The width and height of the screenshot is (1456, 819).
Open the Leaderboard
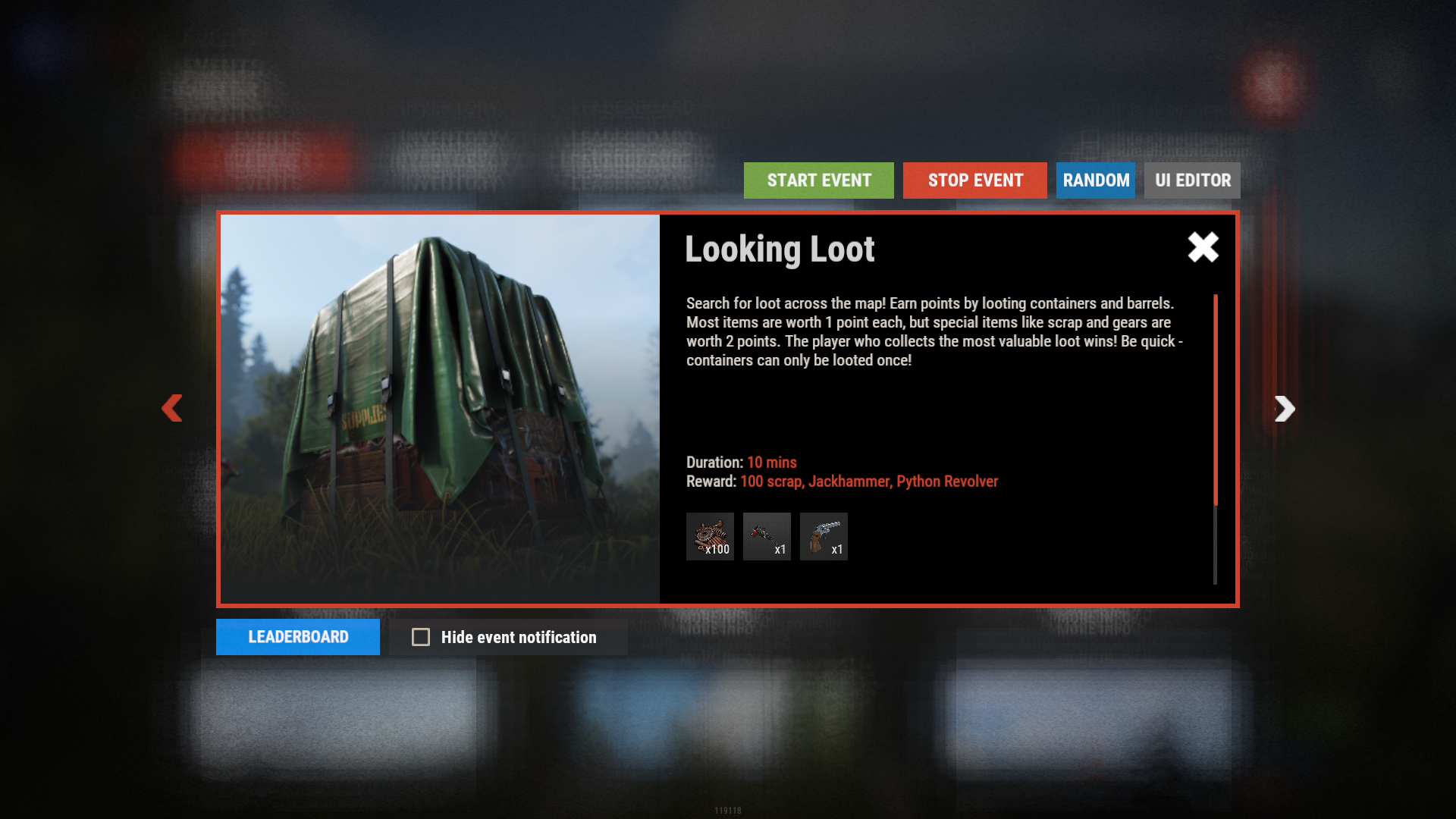pos(297,637)
